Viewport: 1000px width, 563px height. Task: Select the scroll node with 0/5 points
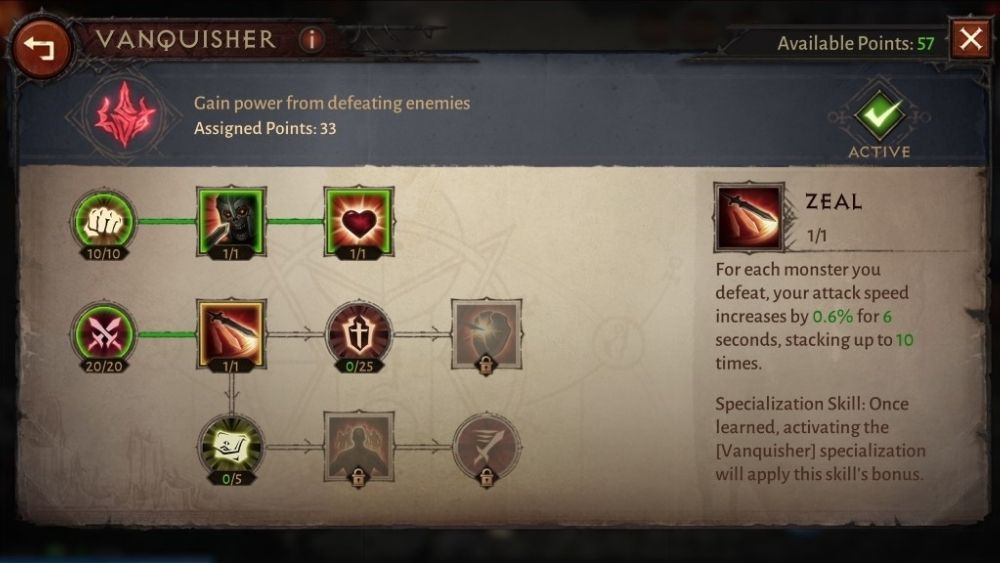(231, 445)
